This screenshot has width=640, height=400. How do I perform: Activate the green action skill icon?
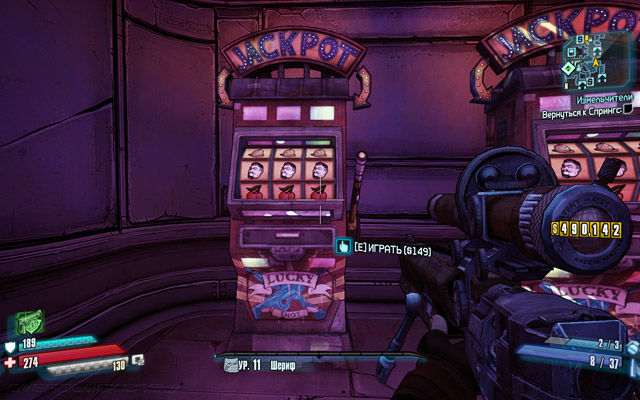tap(29, 324)
